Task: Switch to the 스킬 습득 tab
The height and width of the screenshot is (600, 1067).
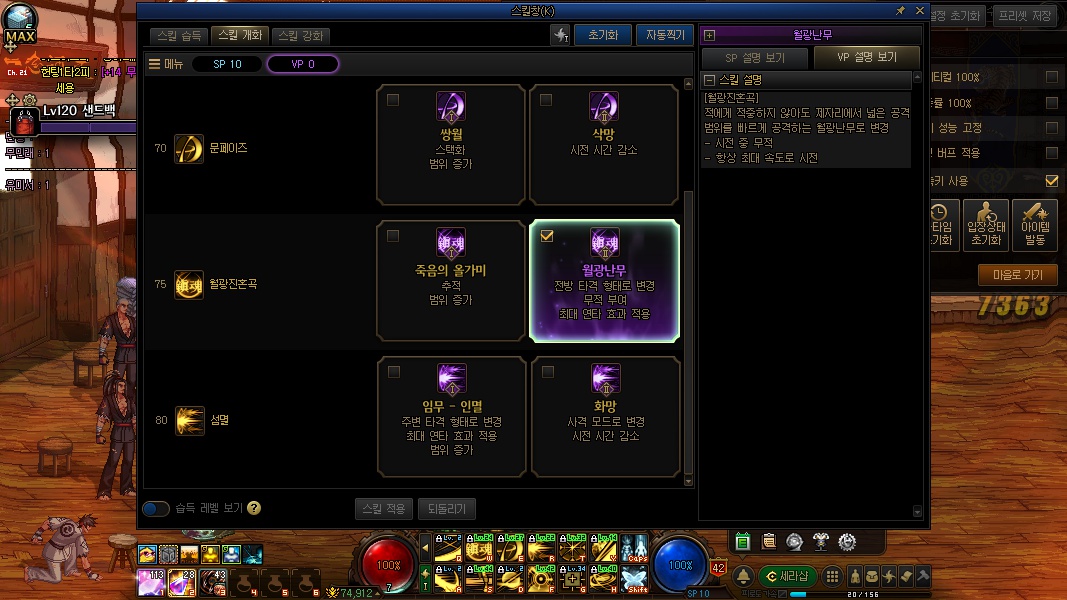Action: pyautogui.click(x=180, y=35)
